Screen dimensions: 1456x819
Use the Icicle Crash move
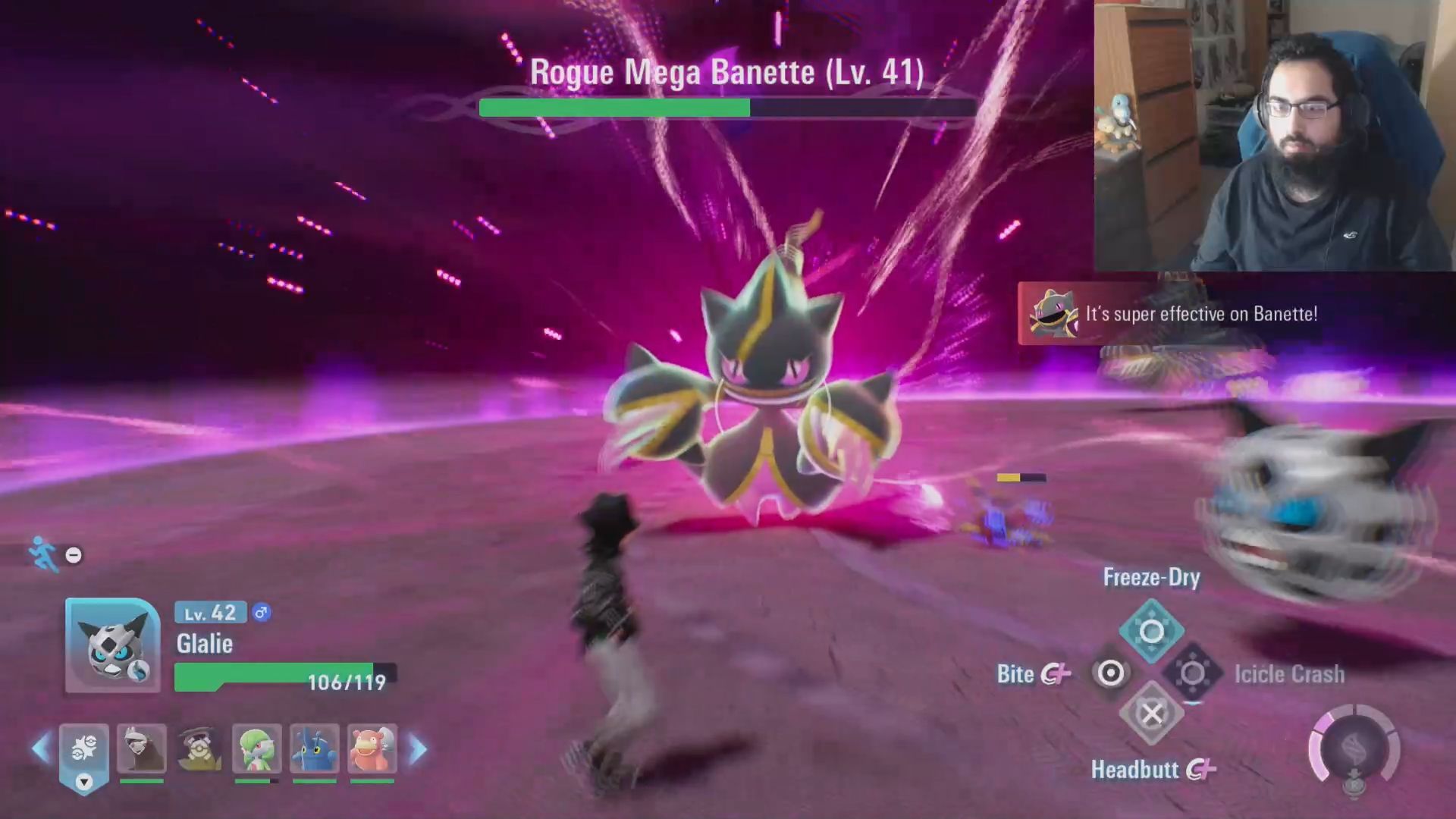pos(1193,673)
